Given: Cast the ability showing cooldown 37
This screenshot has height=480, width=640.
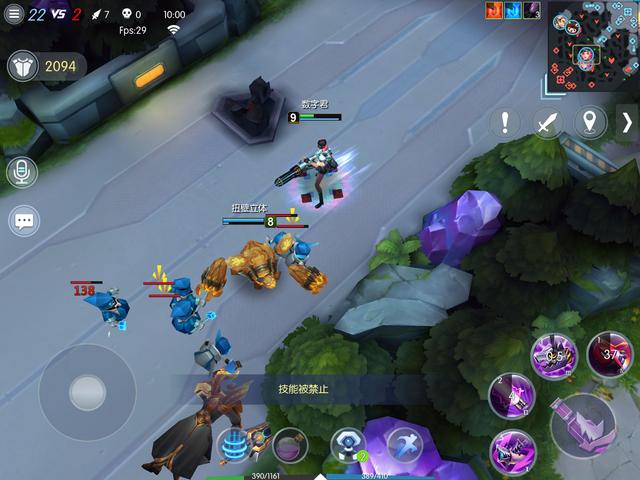Looking at the screenshot, I should point(609,354).
